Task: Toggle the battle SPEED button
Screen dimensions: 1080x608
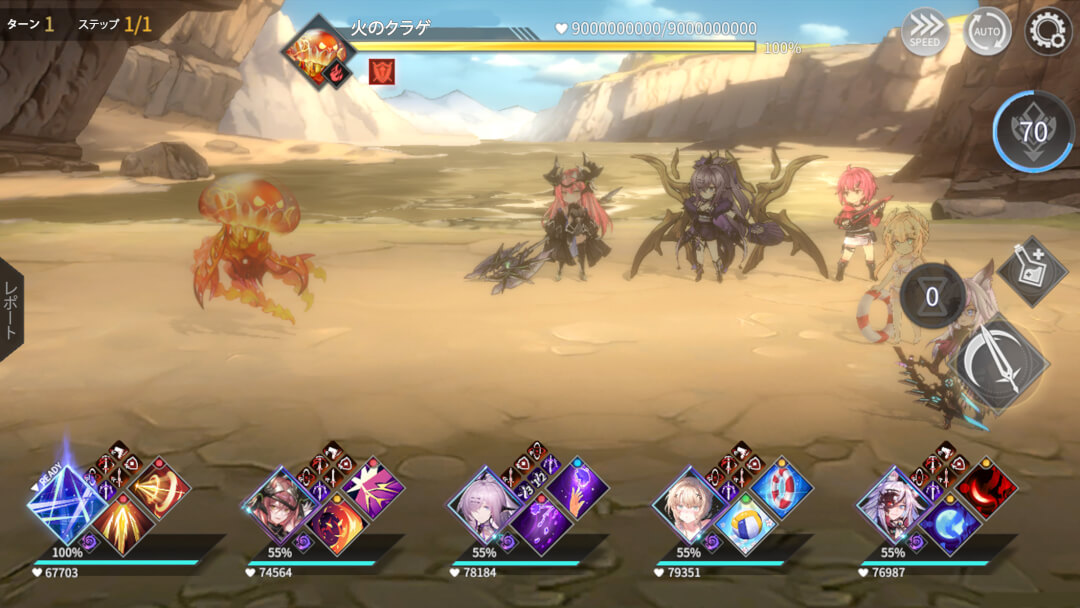Action: tap(925, 32)
